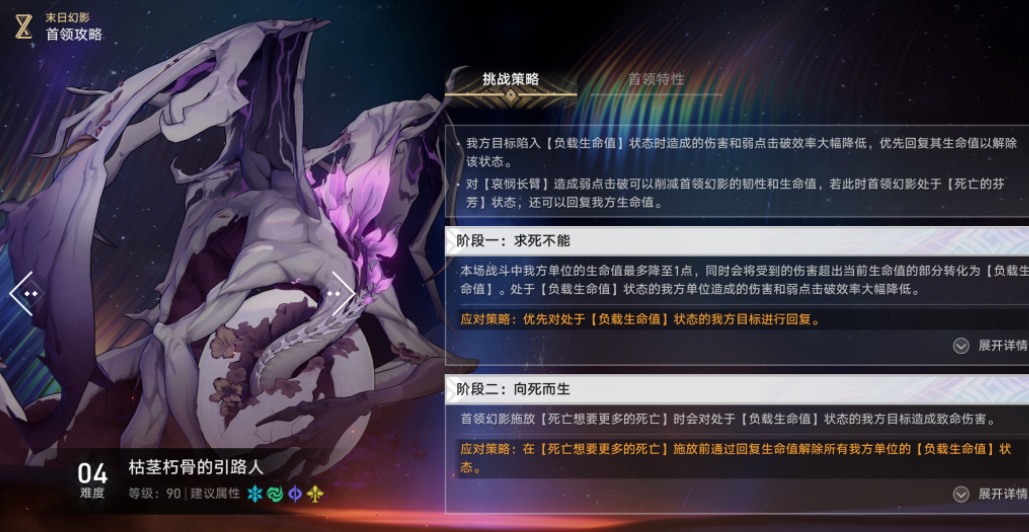Select the ice element recommended attribute icon
This screenshot has height=532, width=1029.
click(x=254, y=494)
